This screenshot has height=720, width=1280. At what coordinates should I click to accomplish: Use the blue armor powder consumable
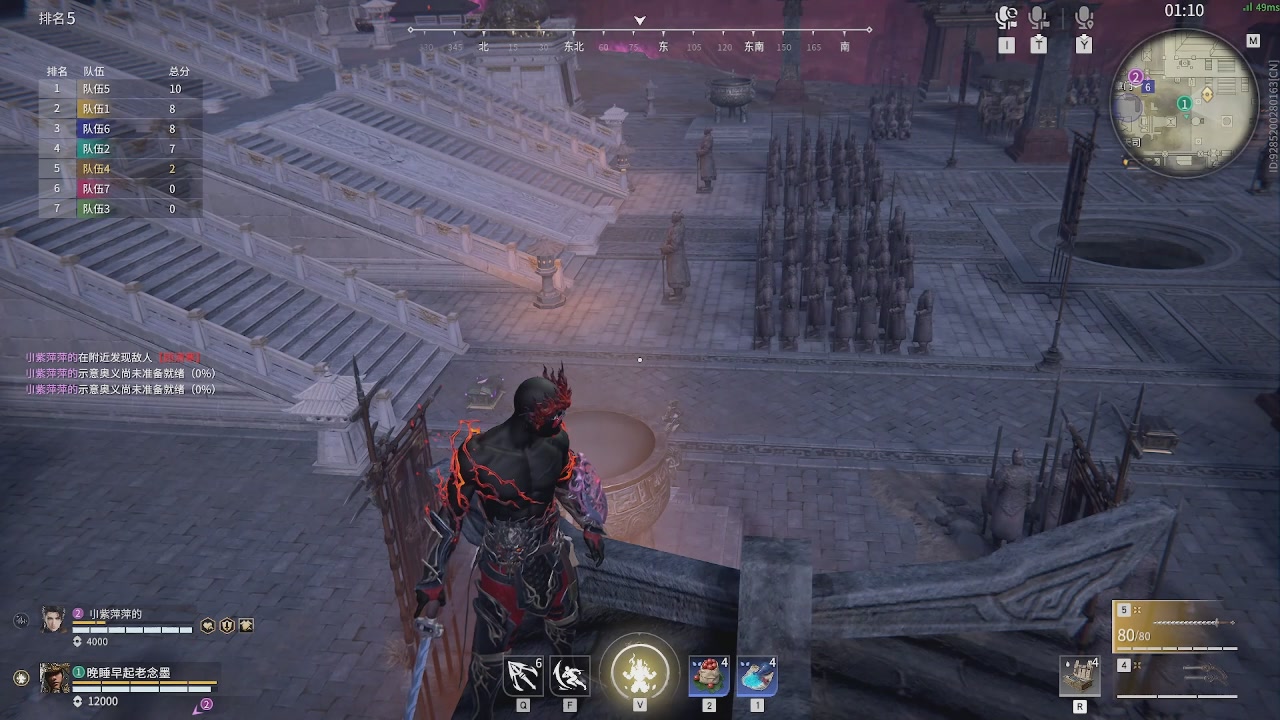click(x=756, y=676)
